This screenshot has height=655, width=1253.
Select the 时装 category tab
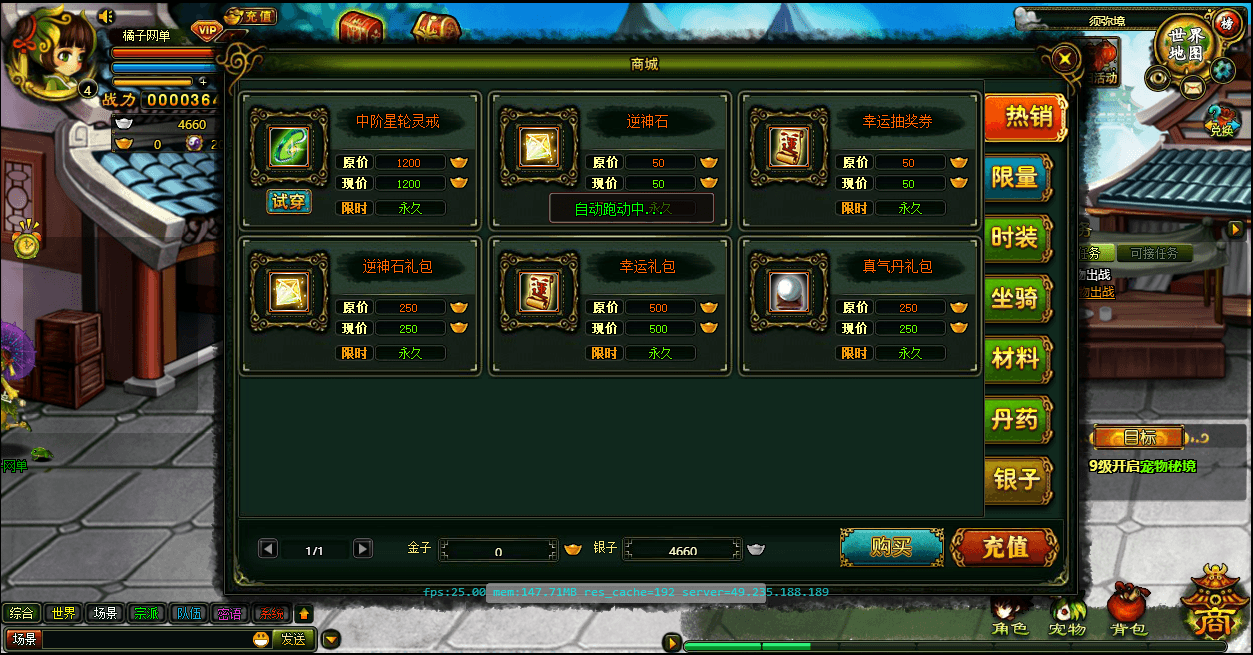coord(1017,238)
